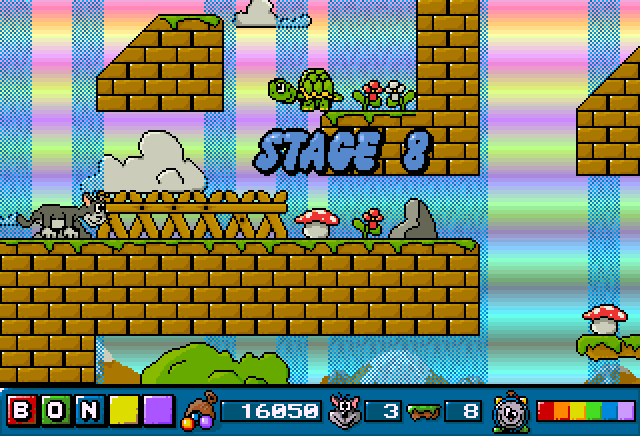The width and height of the screenshot is (640, 436).
Task: Click the alarm clock timer icon
Action: pos(512,411)
